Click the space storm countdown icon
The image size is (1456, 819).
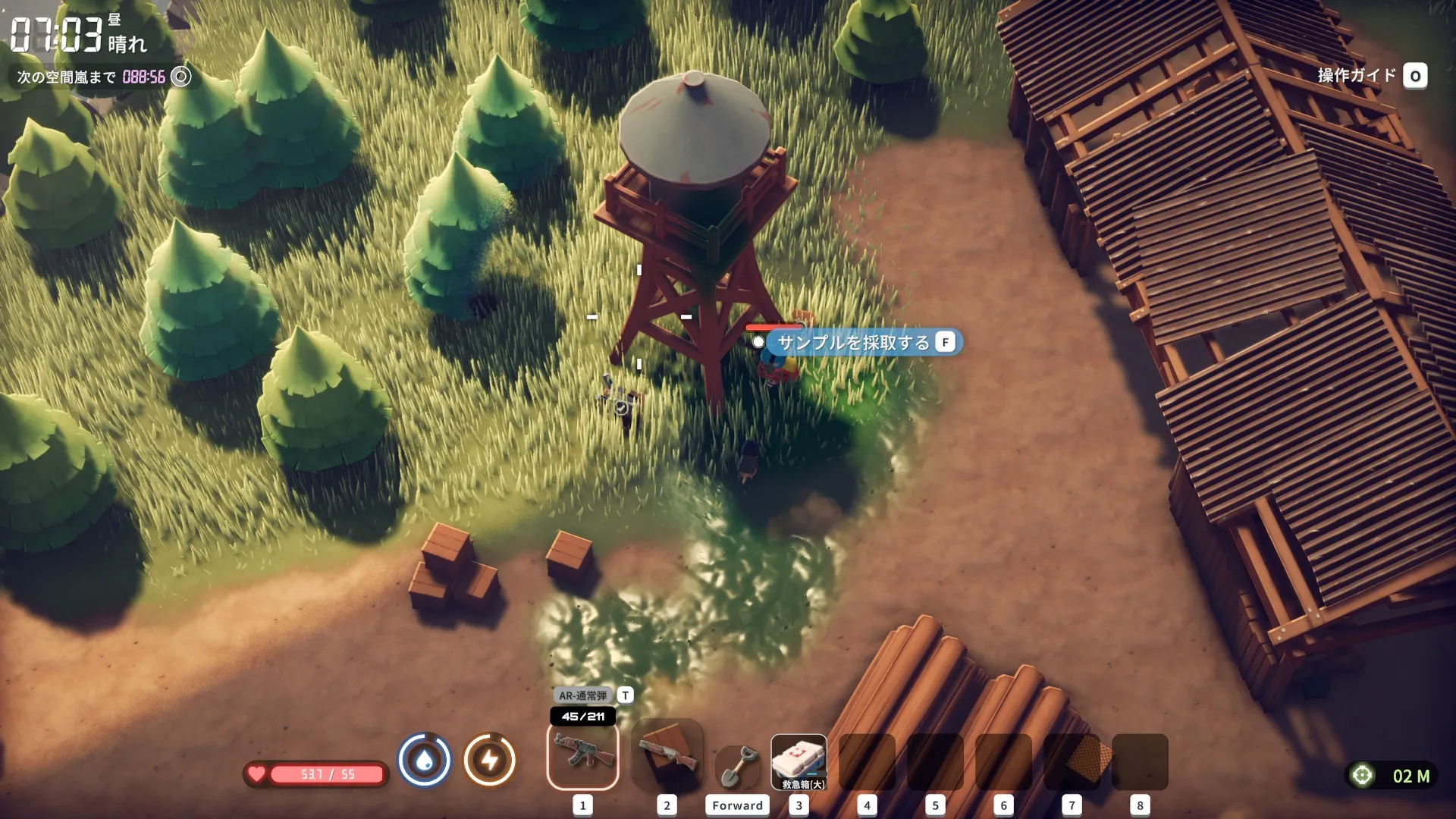click(x=181, y=77)
